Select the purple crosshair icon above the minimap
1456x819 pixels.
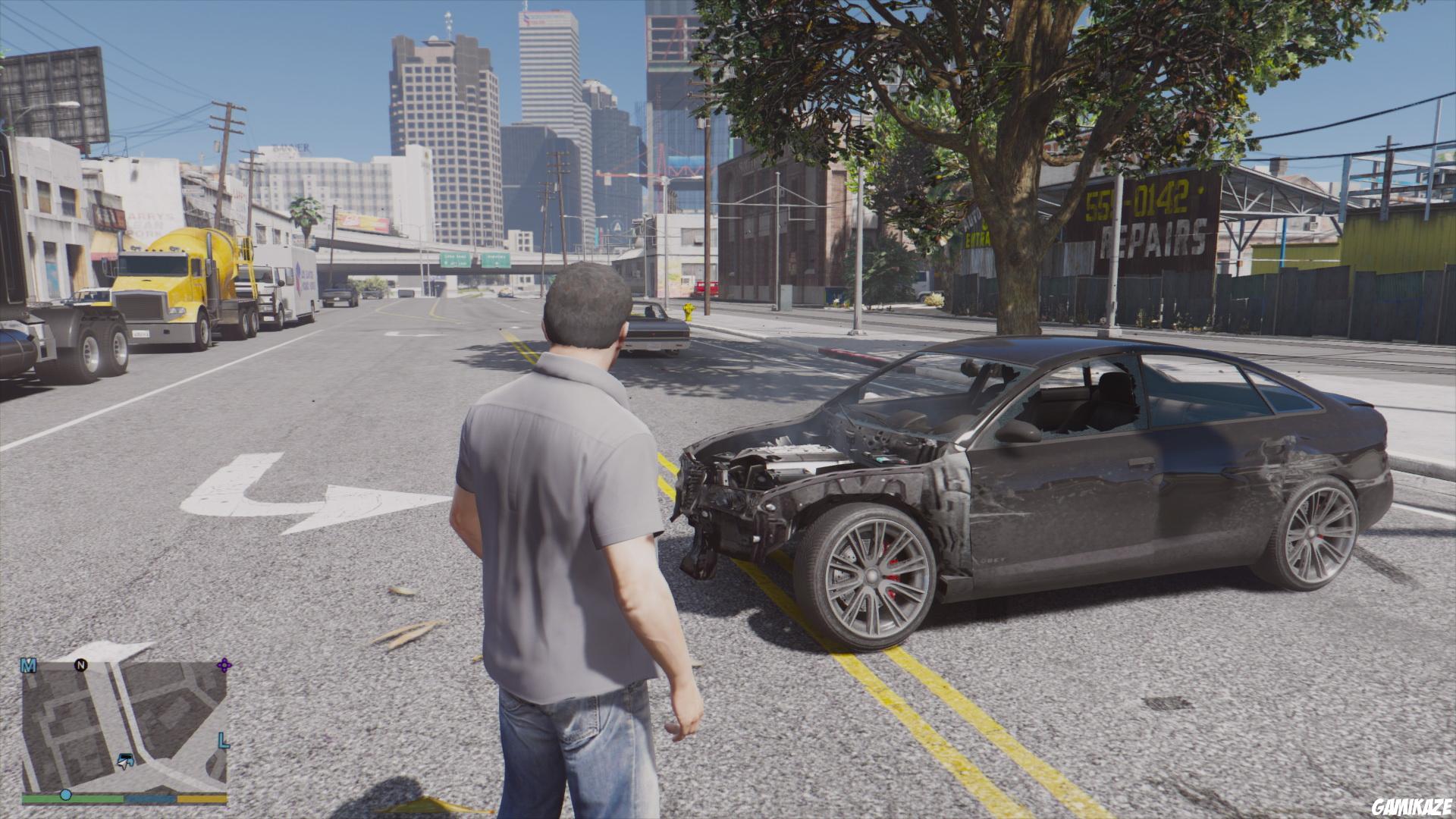pyautogui.click(x=224, y=665)
